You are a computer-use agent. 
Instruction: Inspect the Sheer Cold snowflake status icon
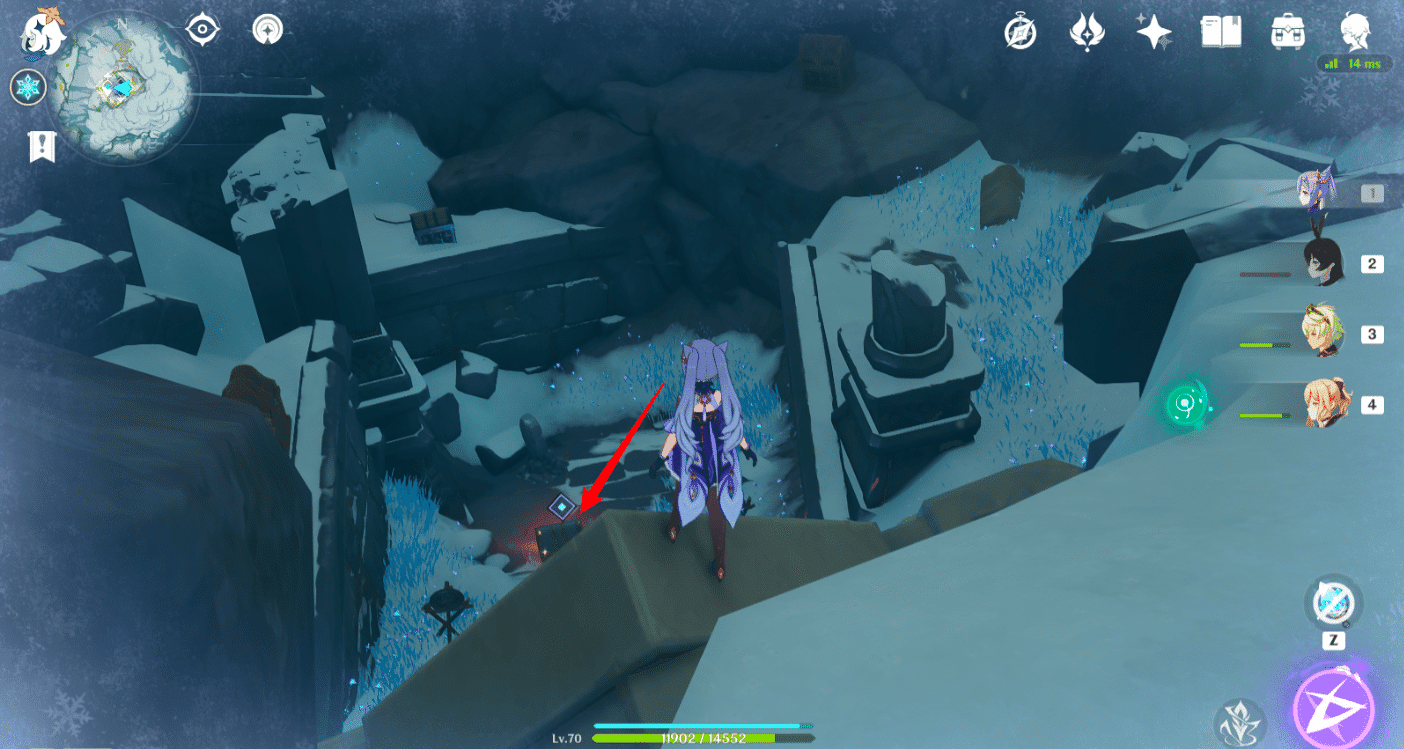coord(28,87)
